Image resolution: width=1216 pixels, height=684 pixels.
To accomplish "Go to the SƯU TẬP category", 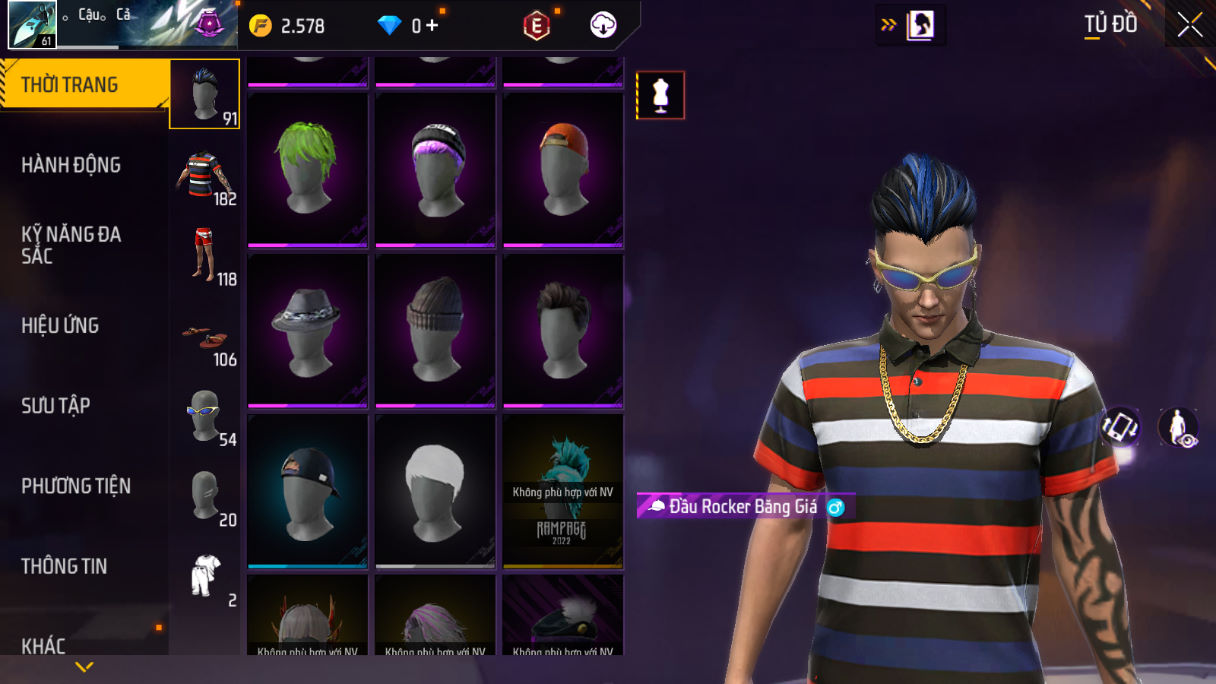I will click(56, 405).
